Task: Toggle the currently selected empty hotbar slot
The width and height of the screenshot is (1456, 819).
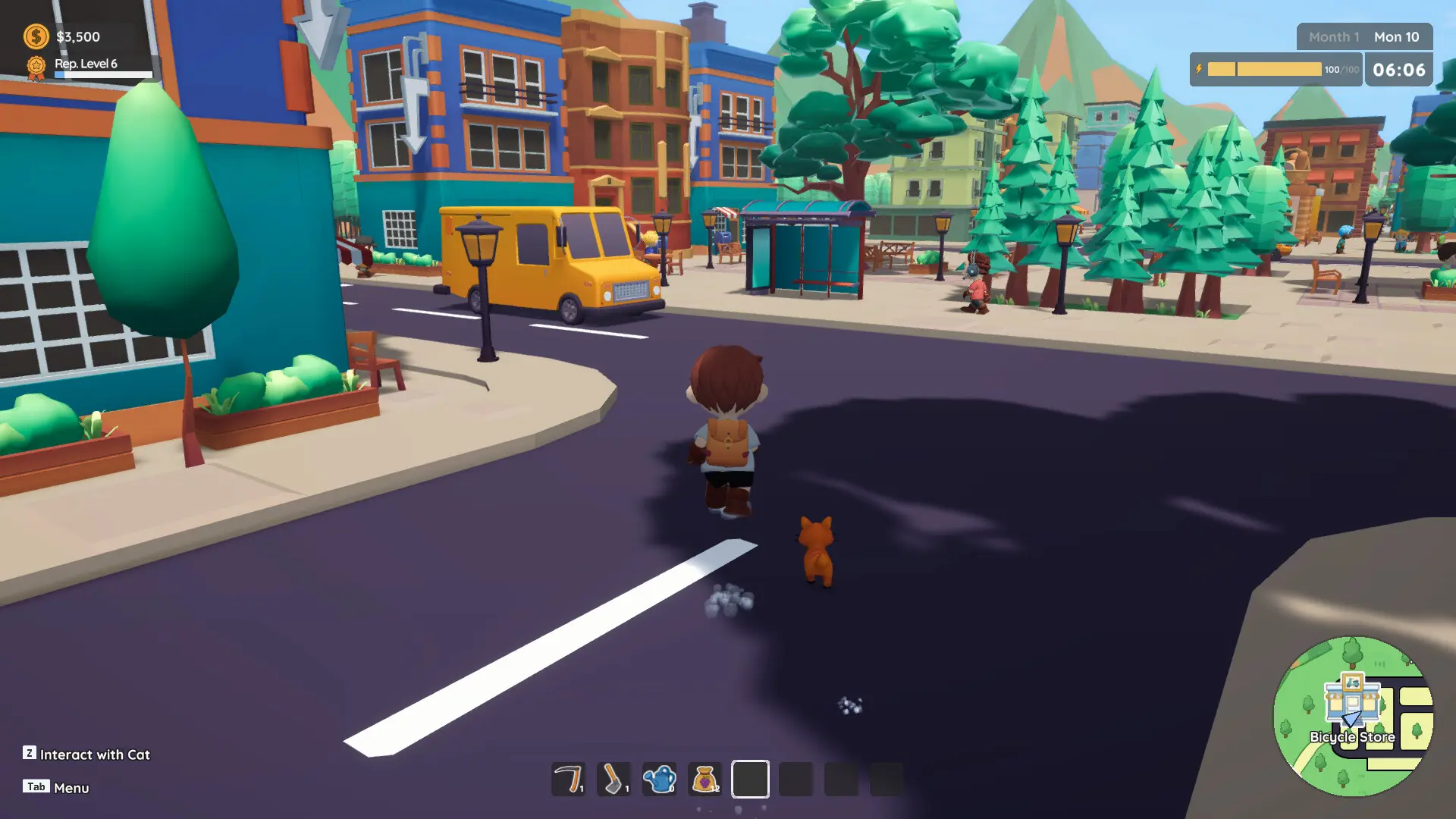Action: pyautogui.click(x=751, y=779)
